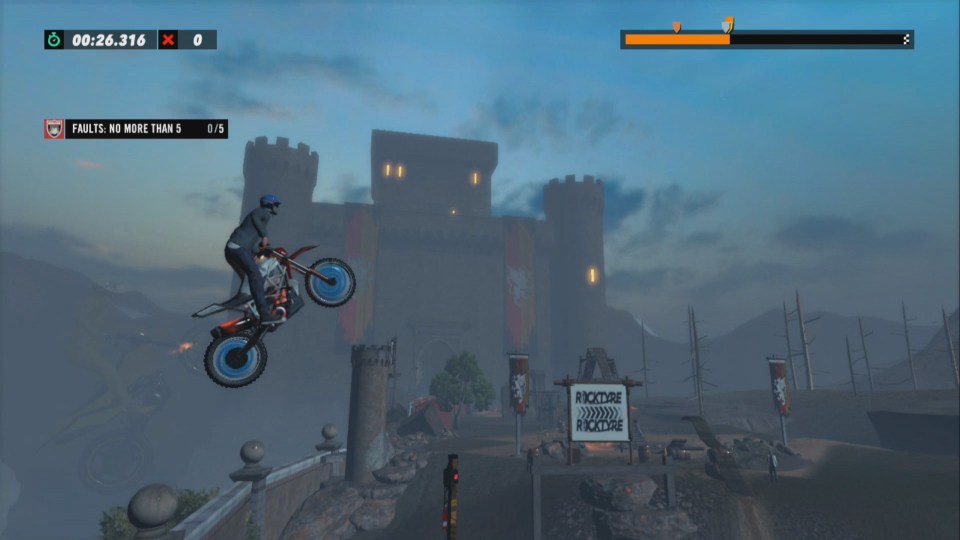Click the silver medal marker above the progress bar
Image resolution: width=960 pixels, height=540 pixels.
pos(727,24)
